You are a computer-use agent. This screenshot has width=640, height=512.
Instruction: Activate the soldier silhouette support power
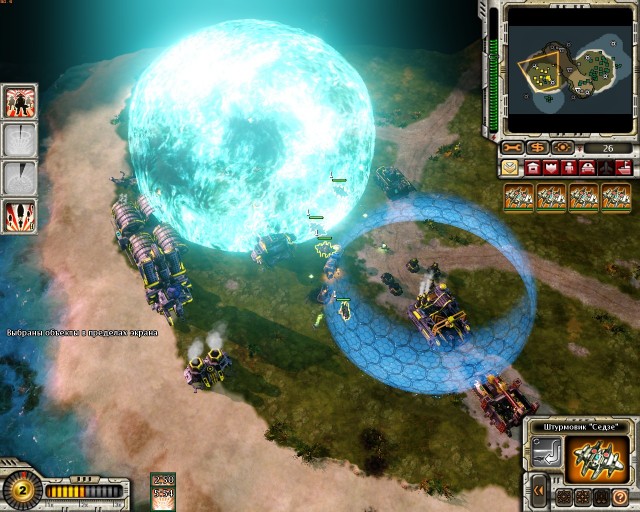[x=21, y=101]
